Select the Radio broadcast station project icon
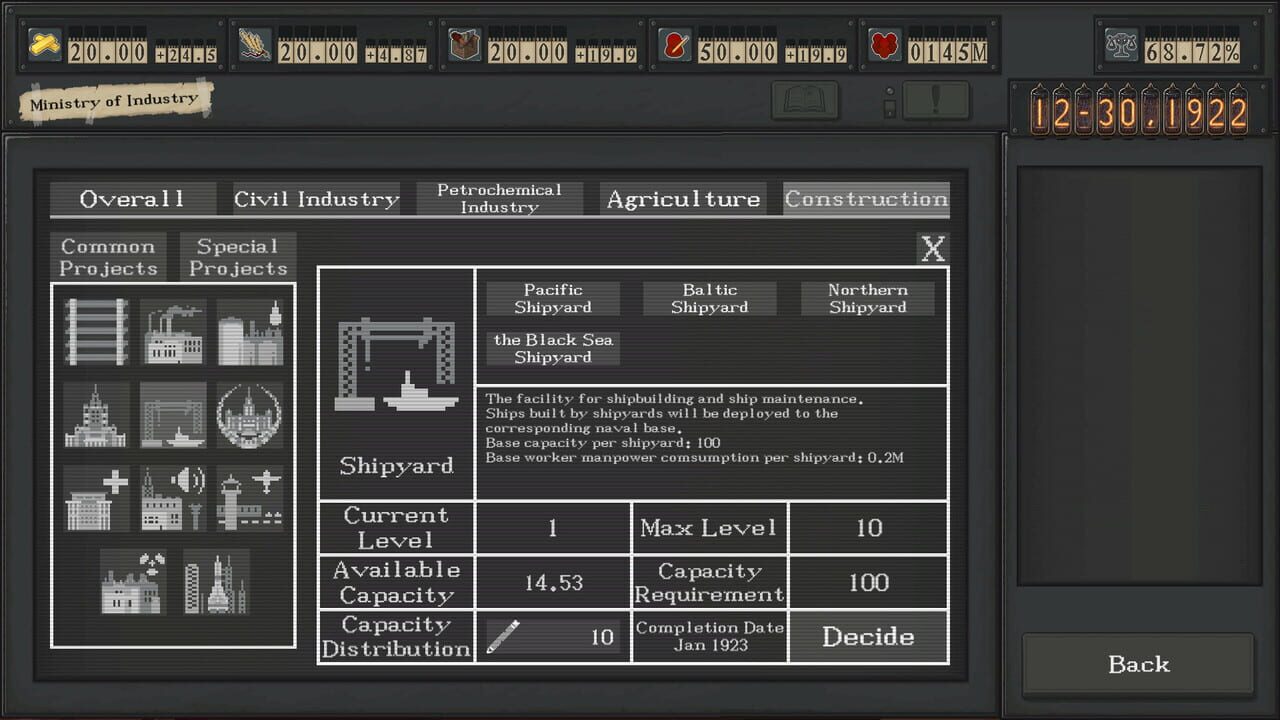Image resolution: width=1280 pixels, height=720 pixels. coord(172,498)
